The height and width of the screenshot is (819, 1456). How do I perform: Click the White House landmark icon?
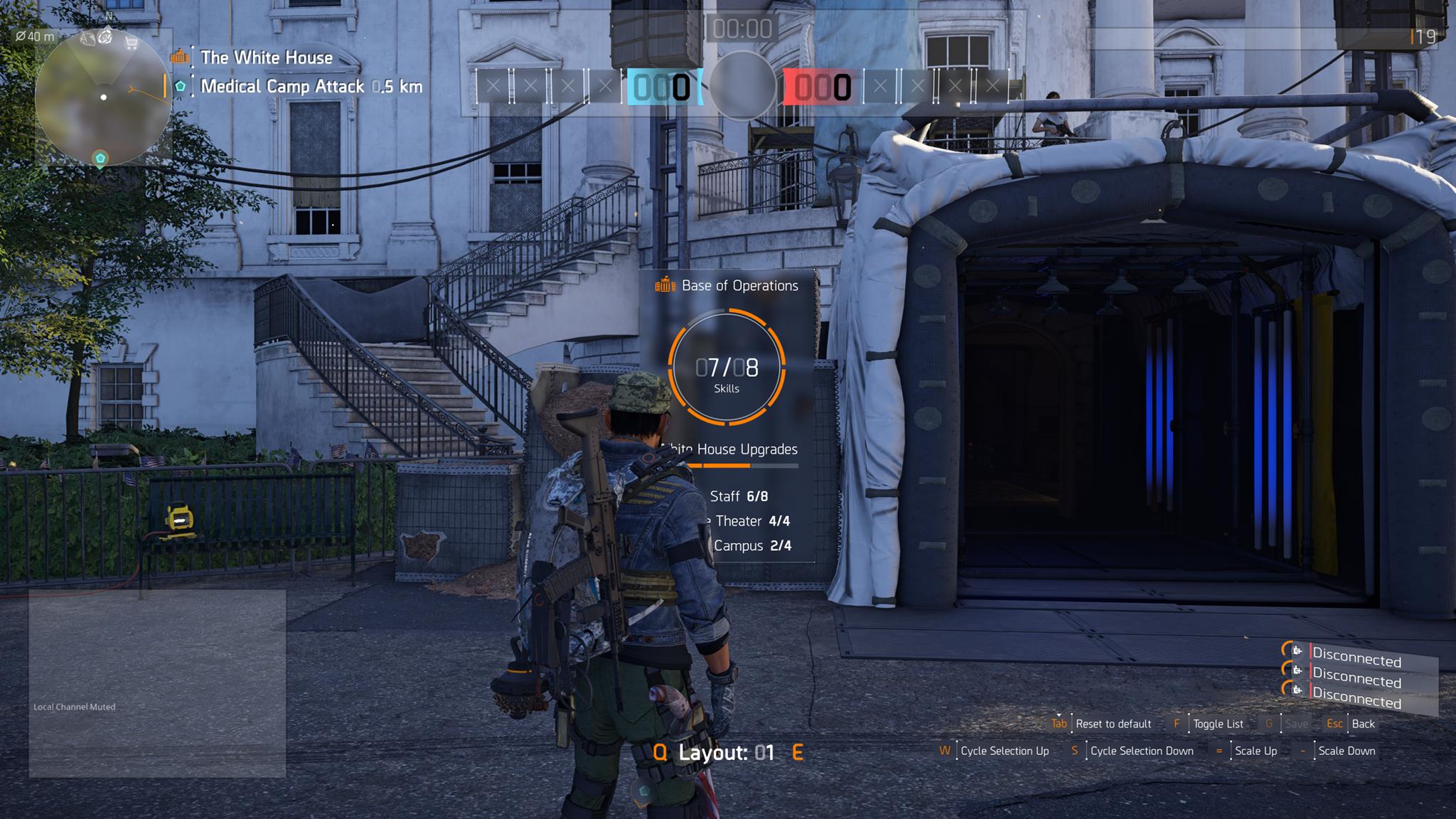pyautogui.click(x=179, y=57)
